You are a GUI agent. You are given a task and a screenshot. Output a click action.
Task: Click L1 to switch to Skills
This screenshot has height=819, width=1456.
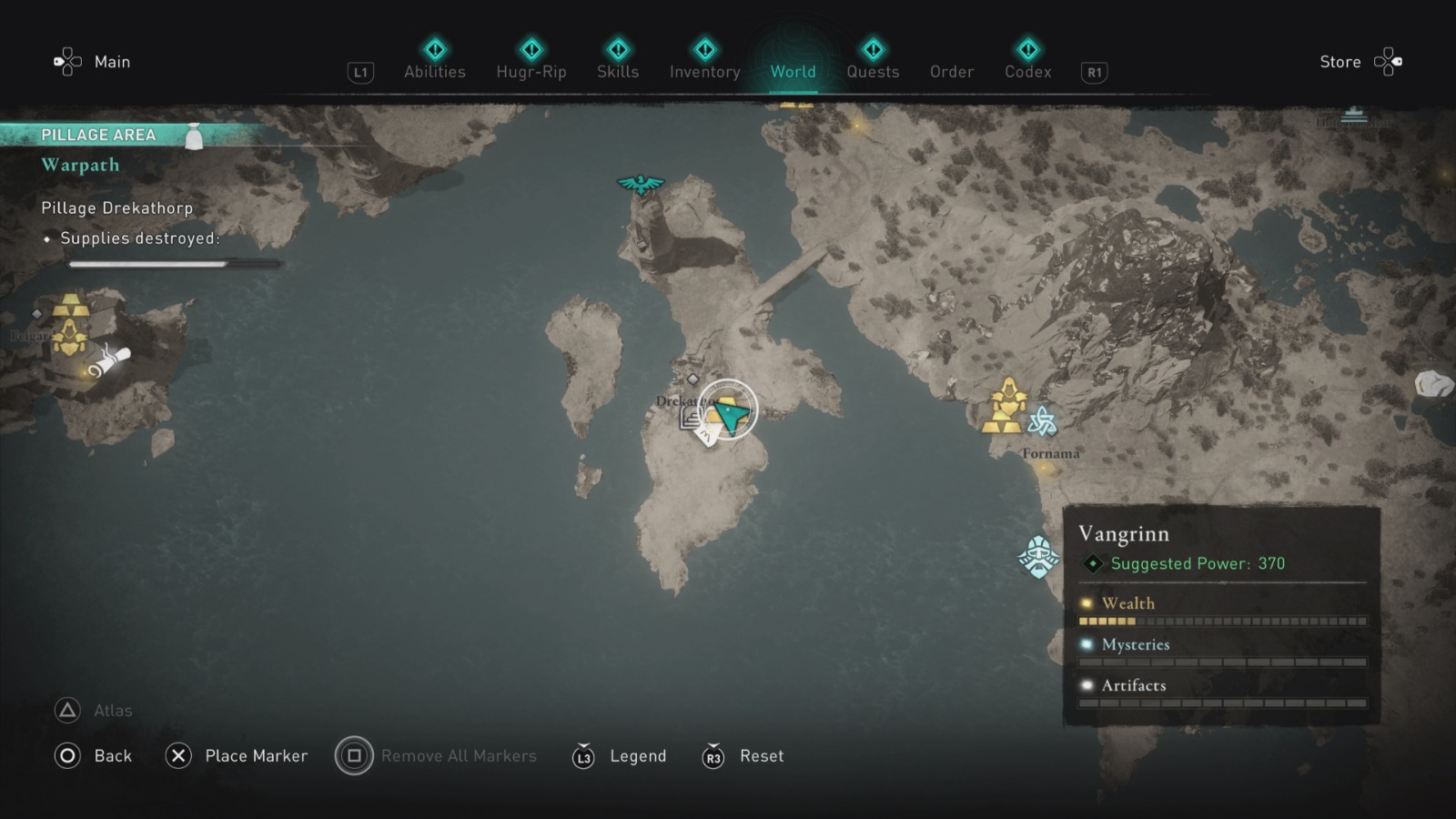pos(360,71)
